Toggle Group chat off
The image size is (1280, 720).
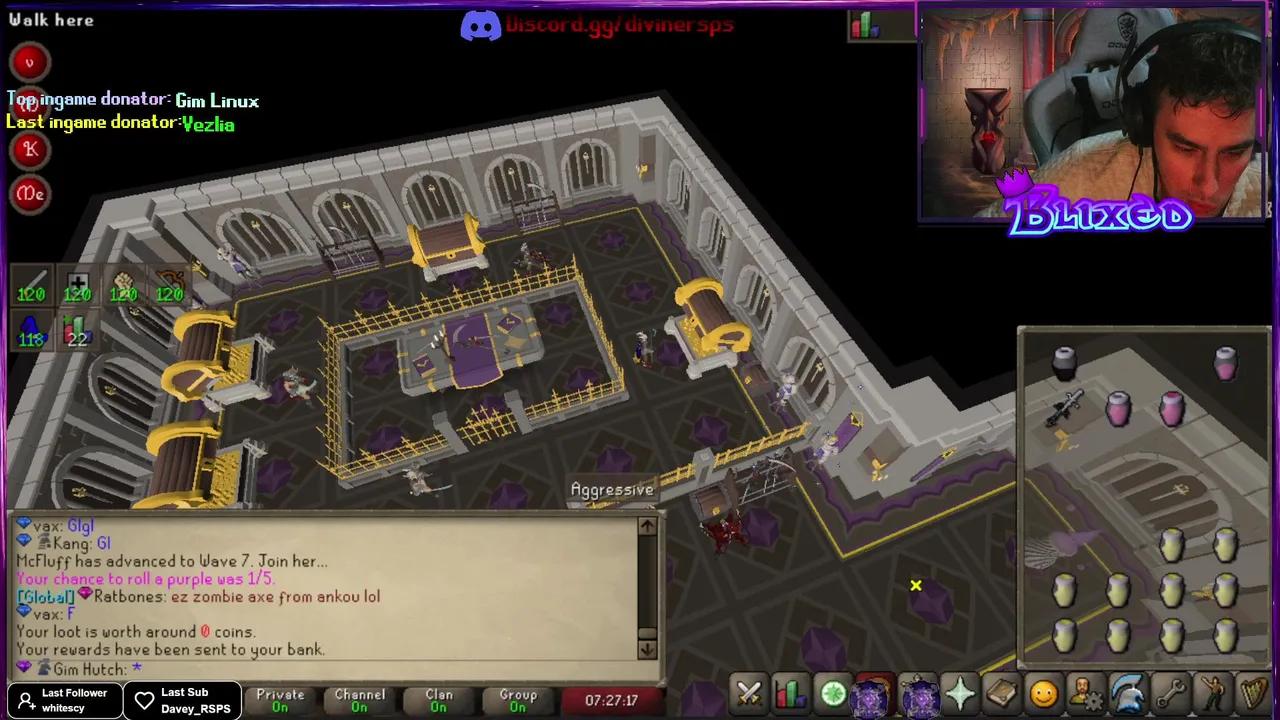pos(517,700)
